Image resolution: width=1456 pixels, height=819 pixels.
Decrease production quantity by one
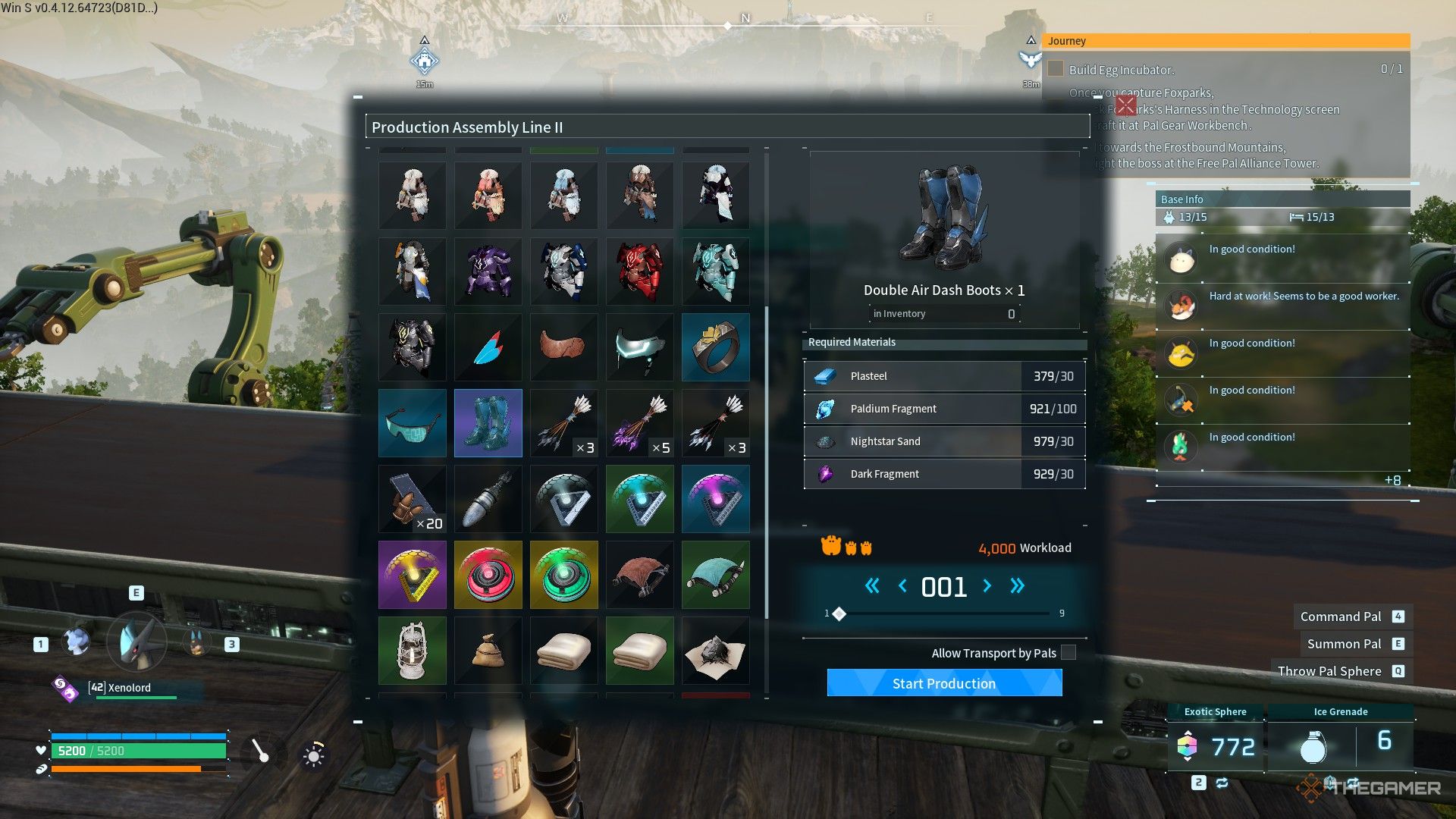(902, 585)
